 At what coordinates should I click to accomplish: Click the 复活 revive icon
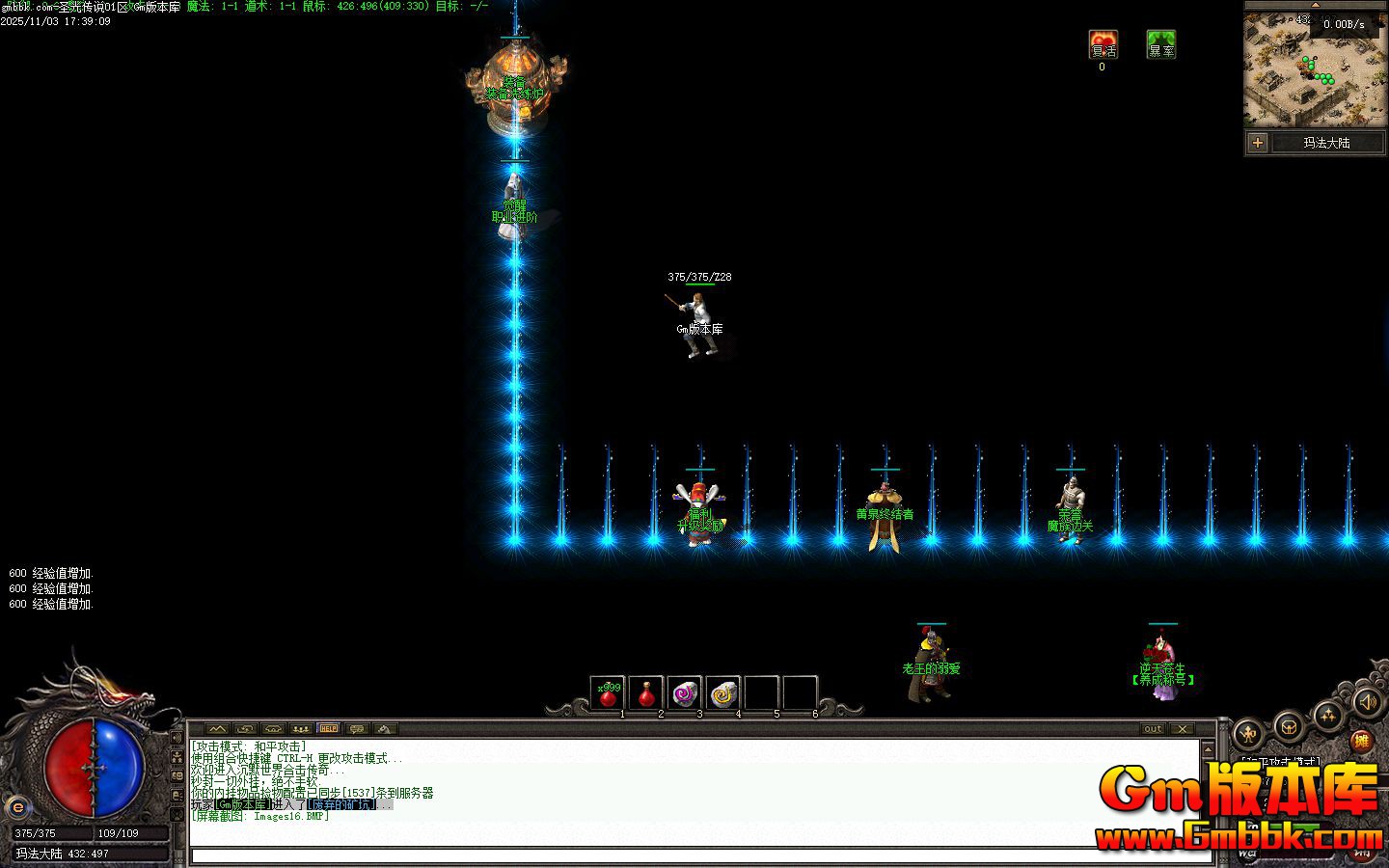click(1103, 44)
